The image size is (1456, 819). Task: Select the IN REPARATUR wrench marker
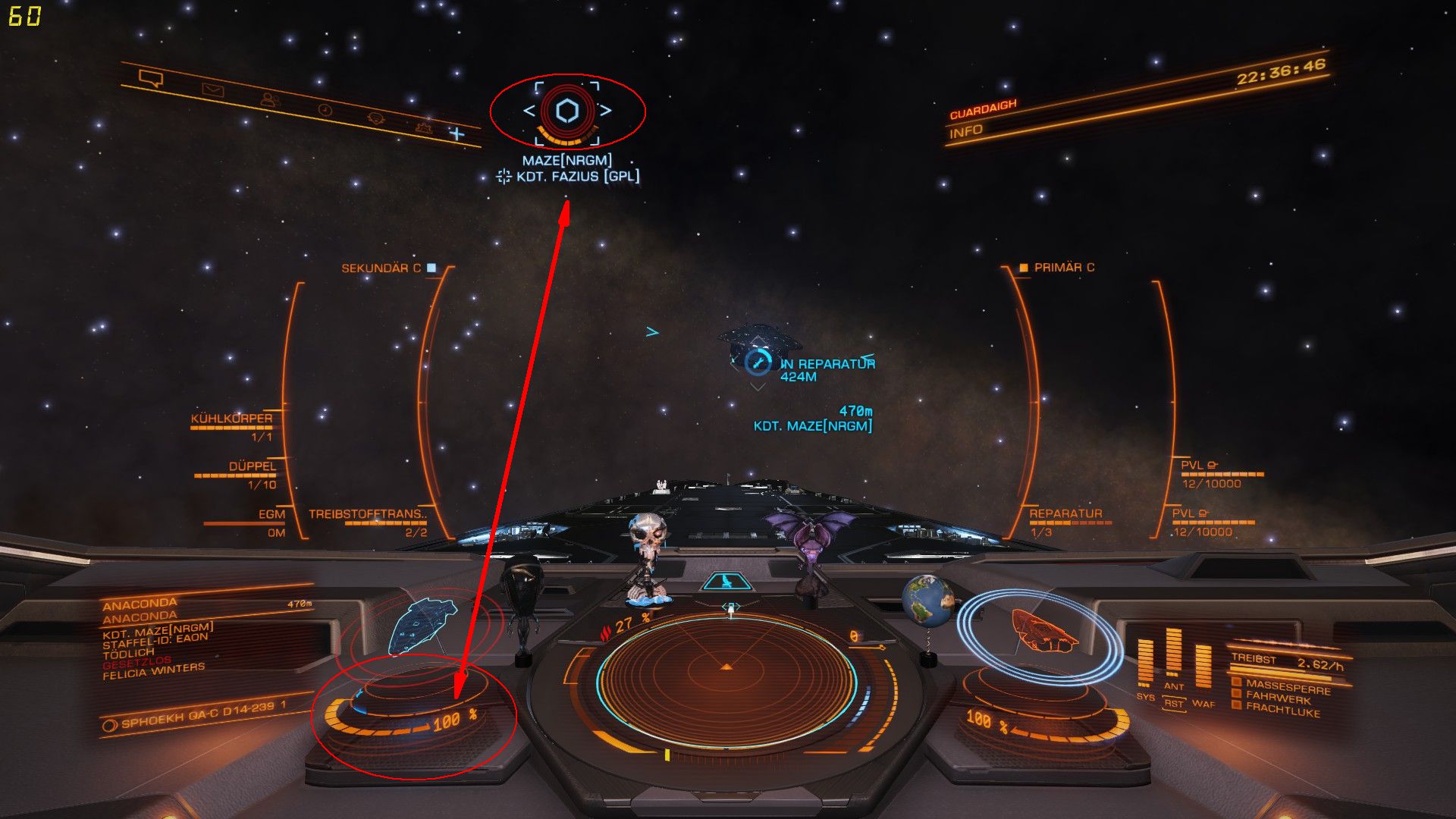pos(757,362)
